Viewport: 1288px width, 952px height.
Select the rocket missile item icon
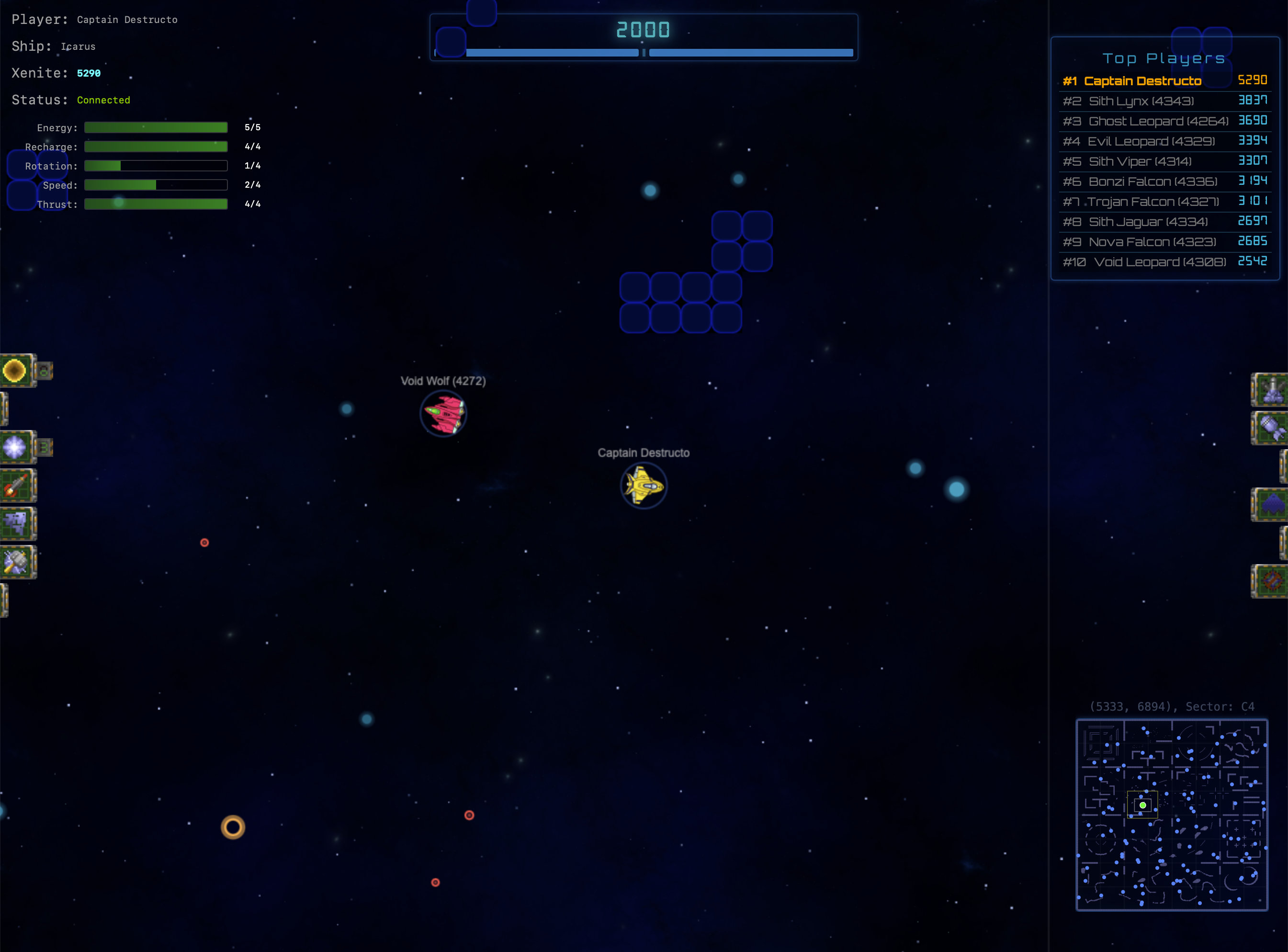click(x=16, y=485)
